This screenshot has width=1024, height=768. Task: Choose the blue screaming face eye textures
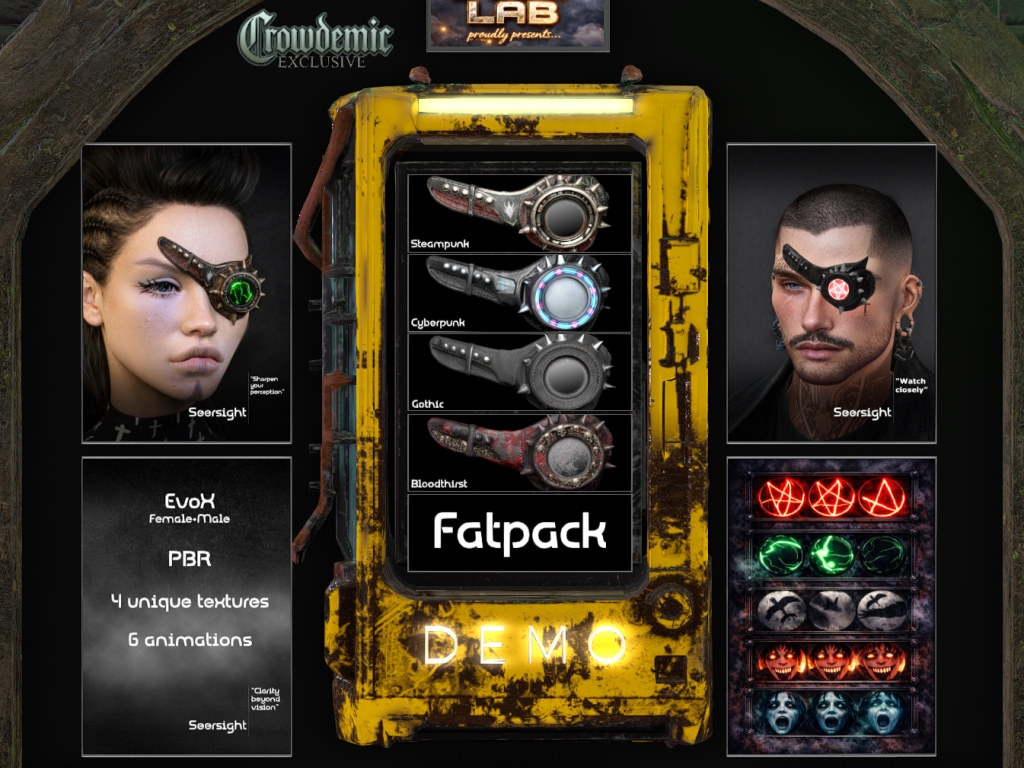(x=831, y=713)
